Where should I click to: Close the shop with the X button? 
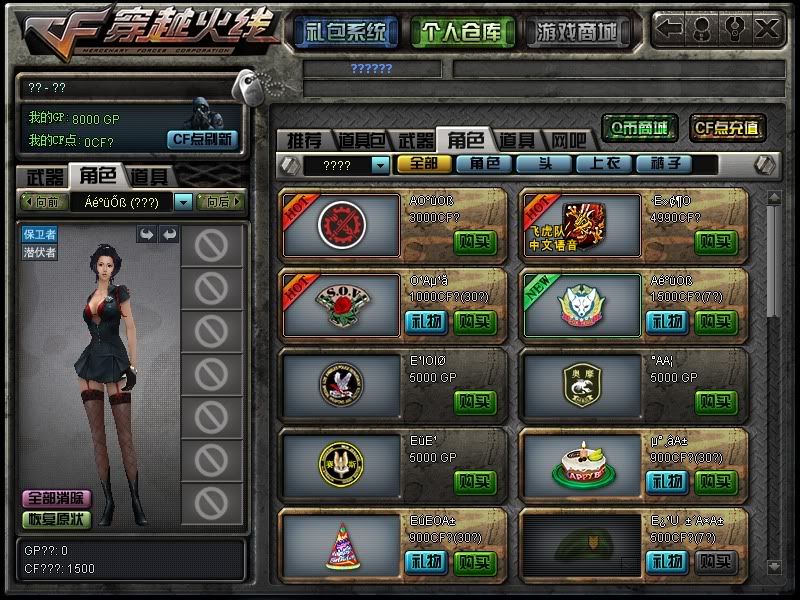[767, 28]
